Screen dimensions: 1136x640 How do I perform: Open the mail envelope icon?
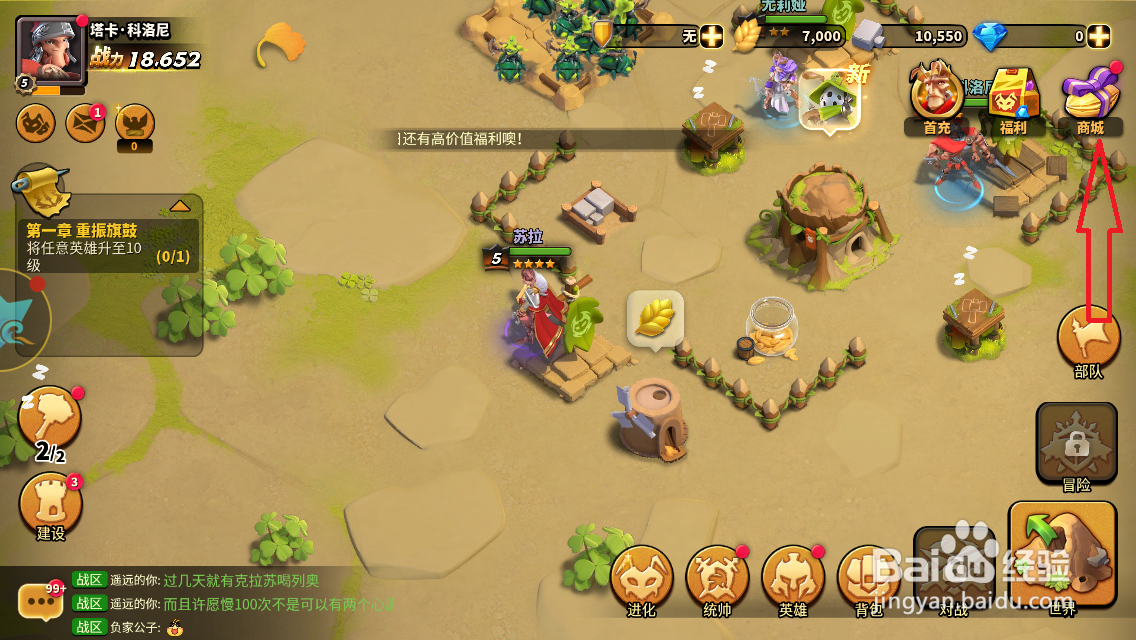tap(85, 123)
